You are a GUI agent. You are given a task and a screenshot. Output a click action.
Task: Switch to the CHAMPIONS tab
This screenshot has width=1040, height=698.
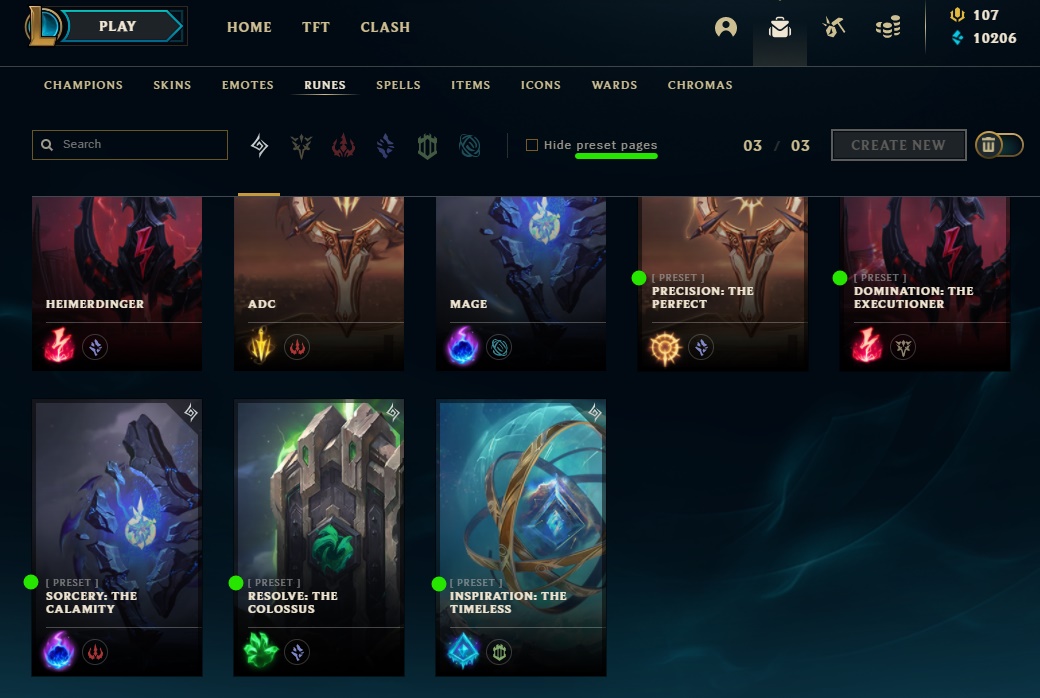pos(83,85)
